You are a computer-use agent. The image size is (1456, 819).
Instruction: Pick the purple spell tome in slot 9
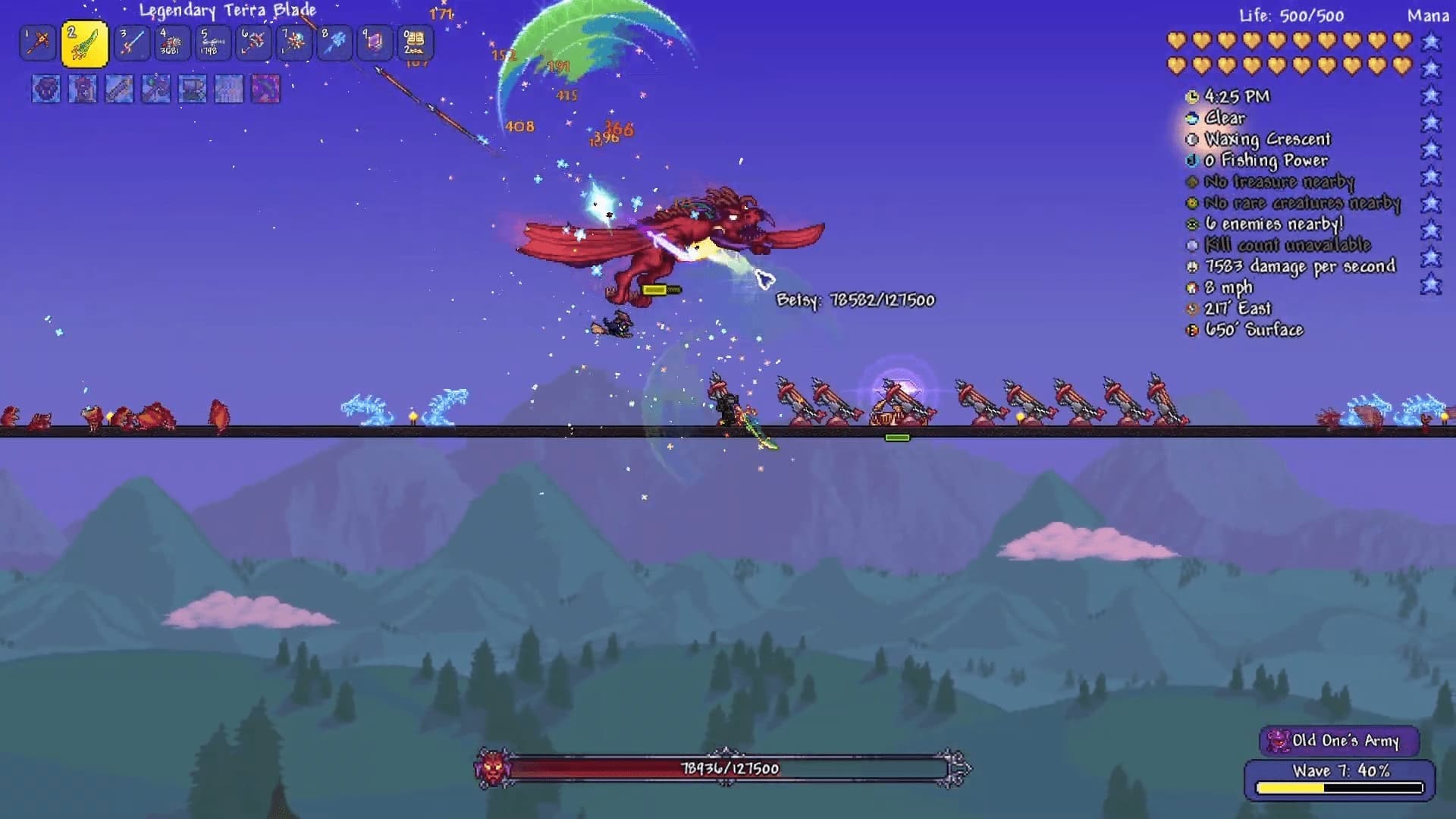pos(375,42)
